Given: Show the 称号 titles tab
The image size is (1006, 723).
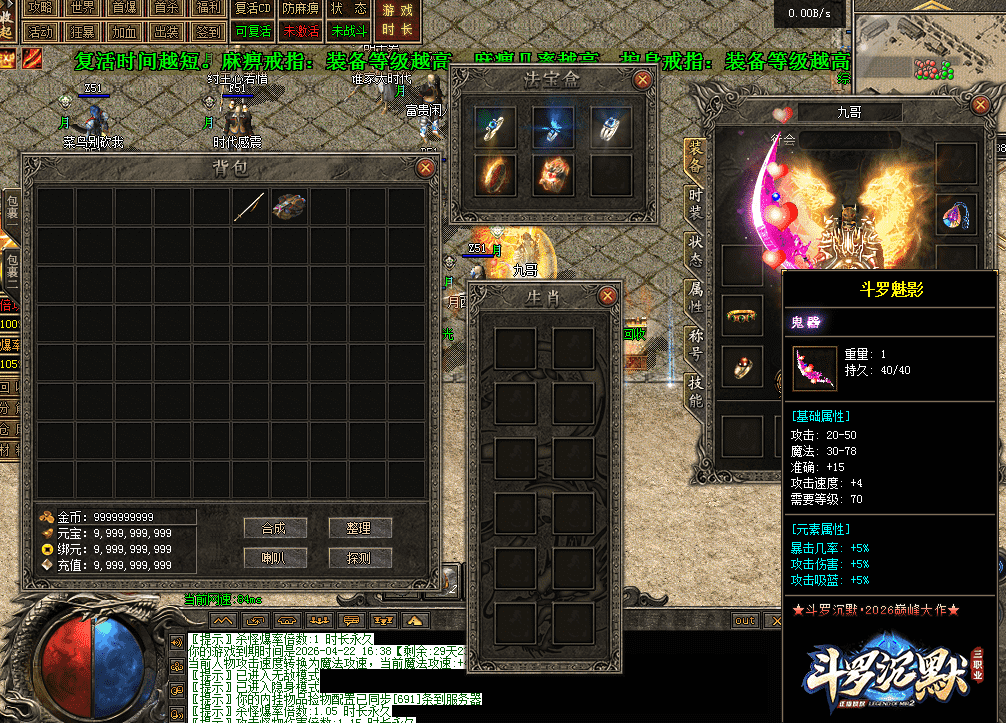Looking at the screenshot, I should [x=695, y=343].
